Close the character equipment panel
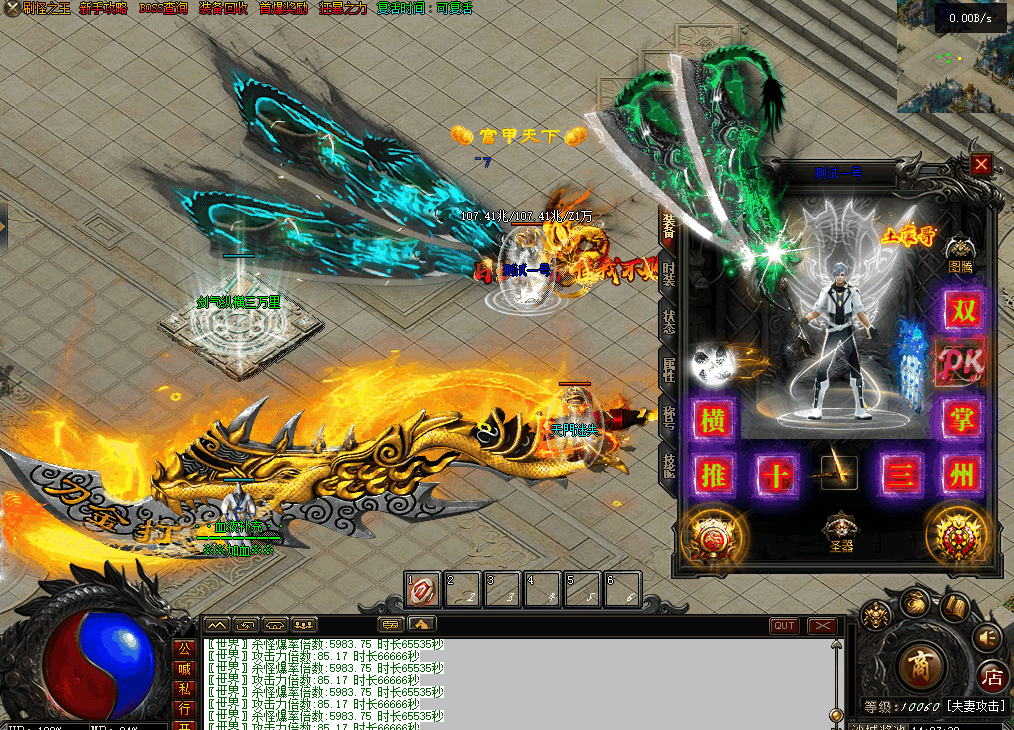1014x730 pixels. [981, 164]
